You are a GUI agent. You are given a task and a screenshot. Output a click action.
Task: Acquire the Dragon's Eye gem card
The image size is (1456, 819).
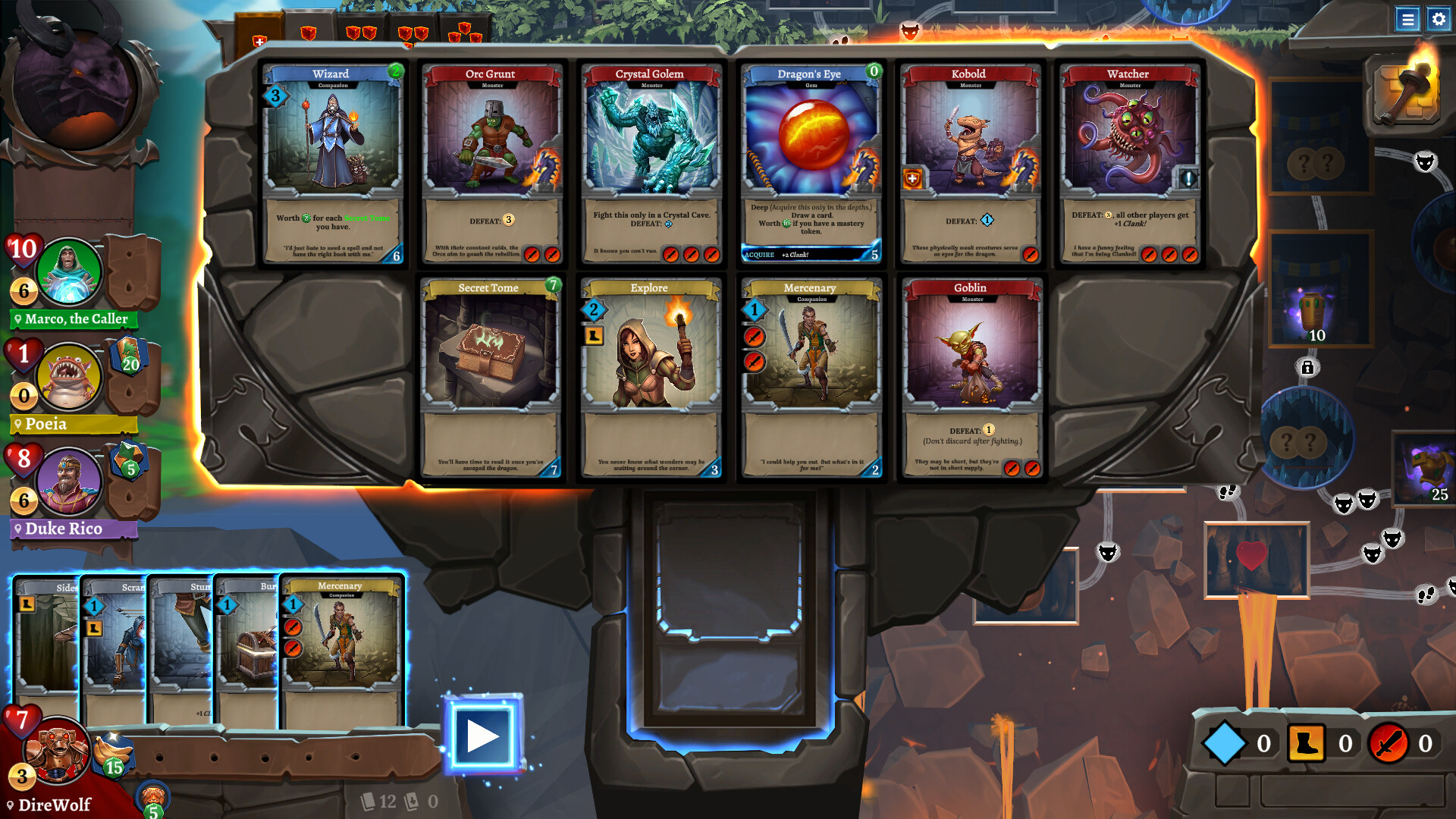point(810,163)
